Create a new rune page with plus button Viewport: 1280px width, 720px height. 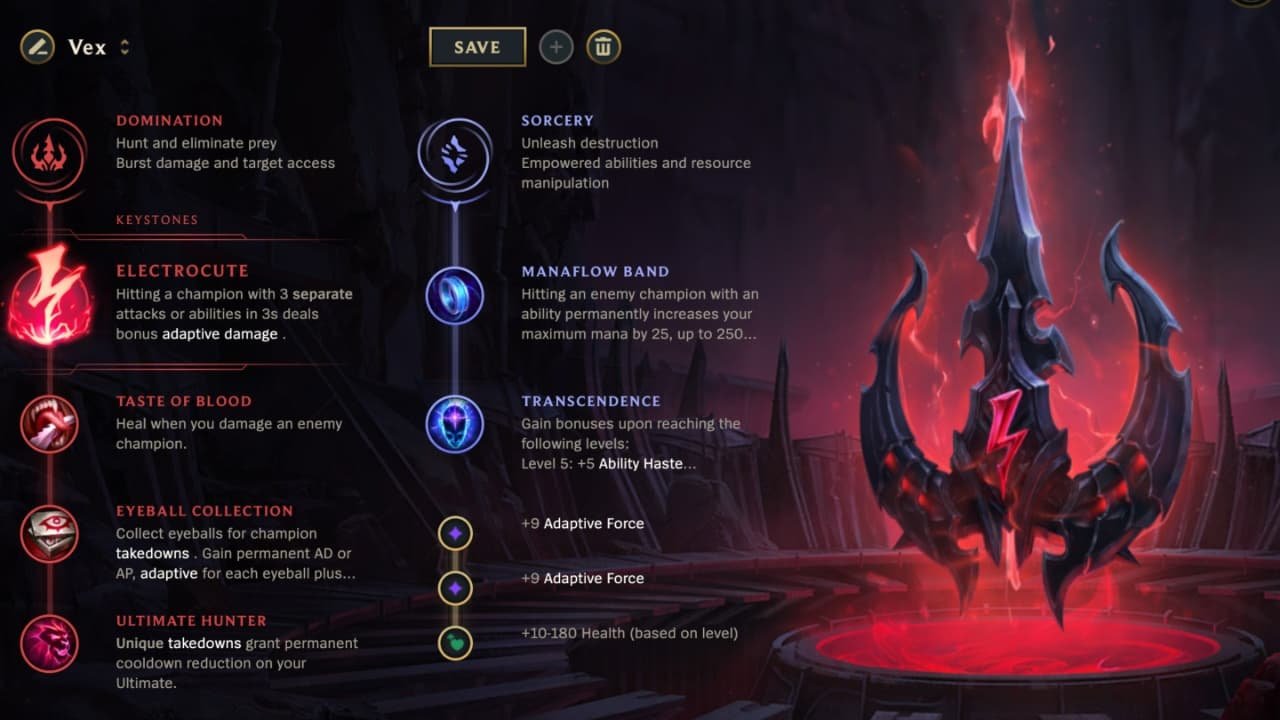556,46
